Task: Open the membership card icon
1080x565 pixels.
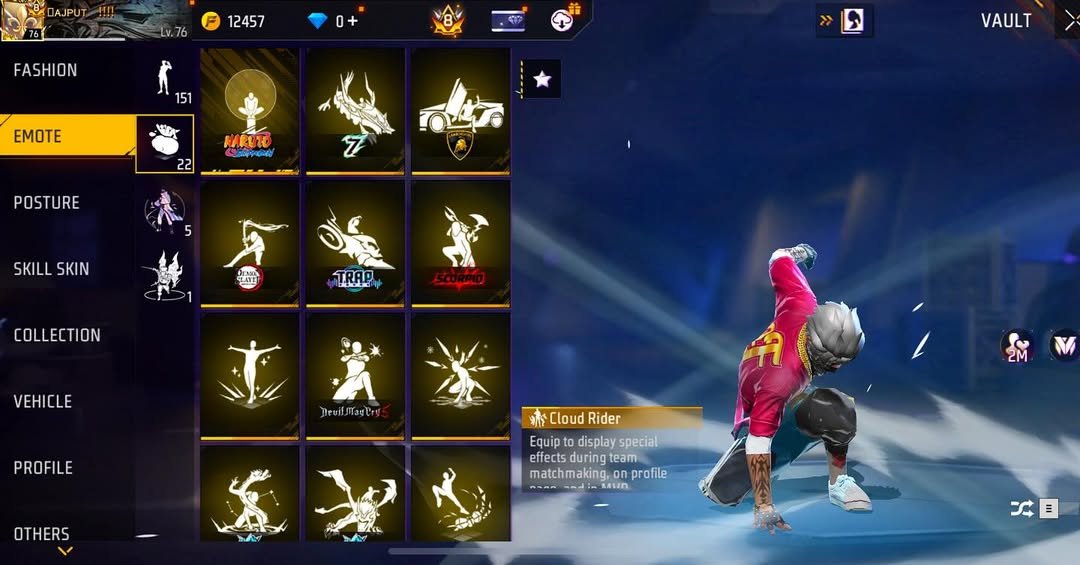Action: pos(508,21)
